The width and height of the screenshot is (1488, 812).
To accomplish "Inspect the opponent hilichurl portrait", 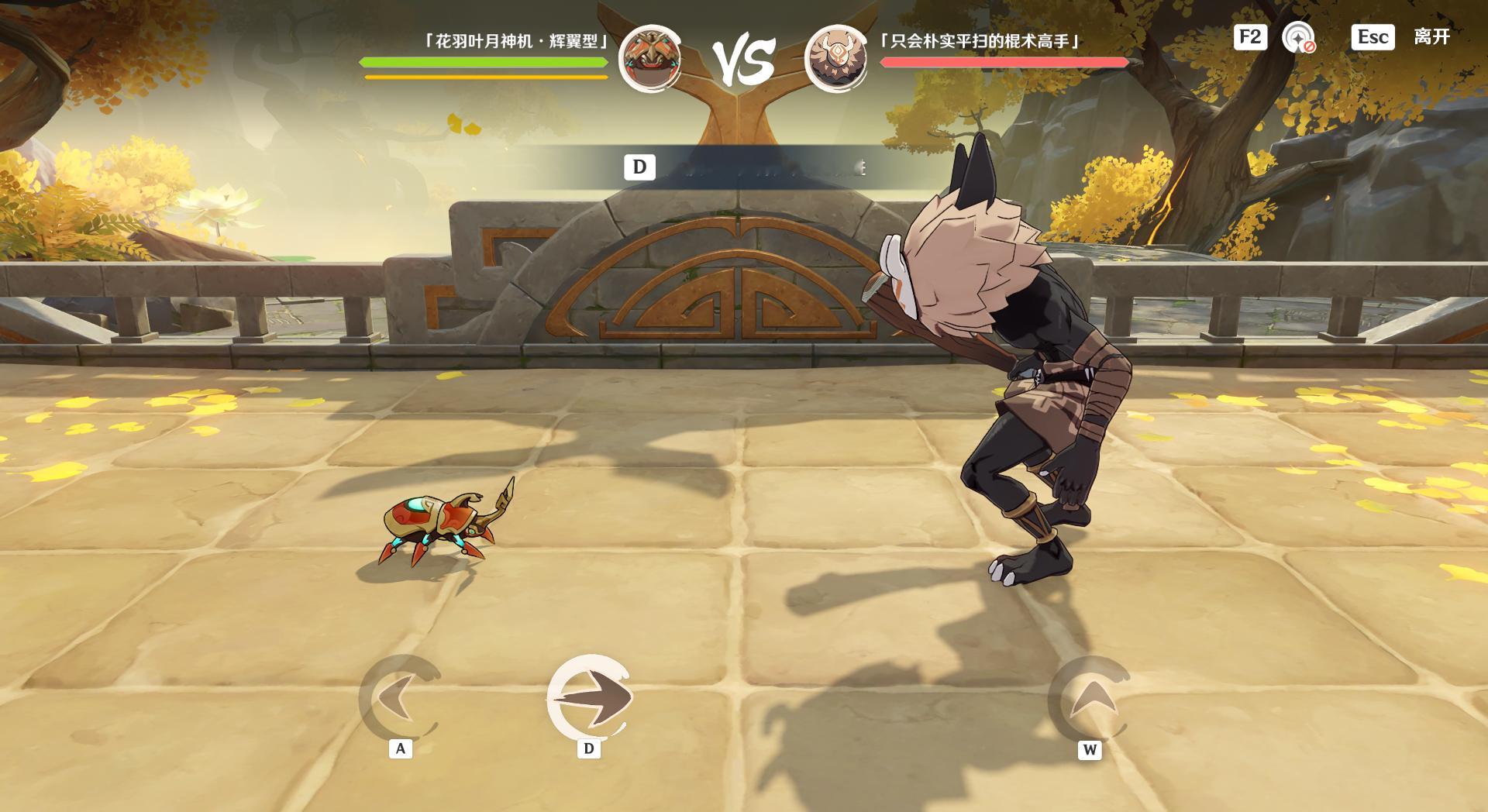I will point(835,58).
